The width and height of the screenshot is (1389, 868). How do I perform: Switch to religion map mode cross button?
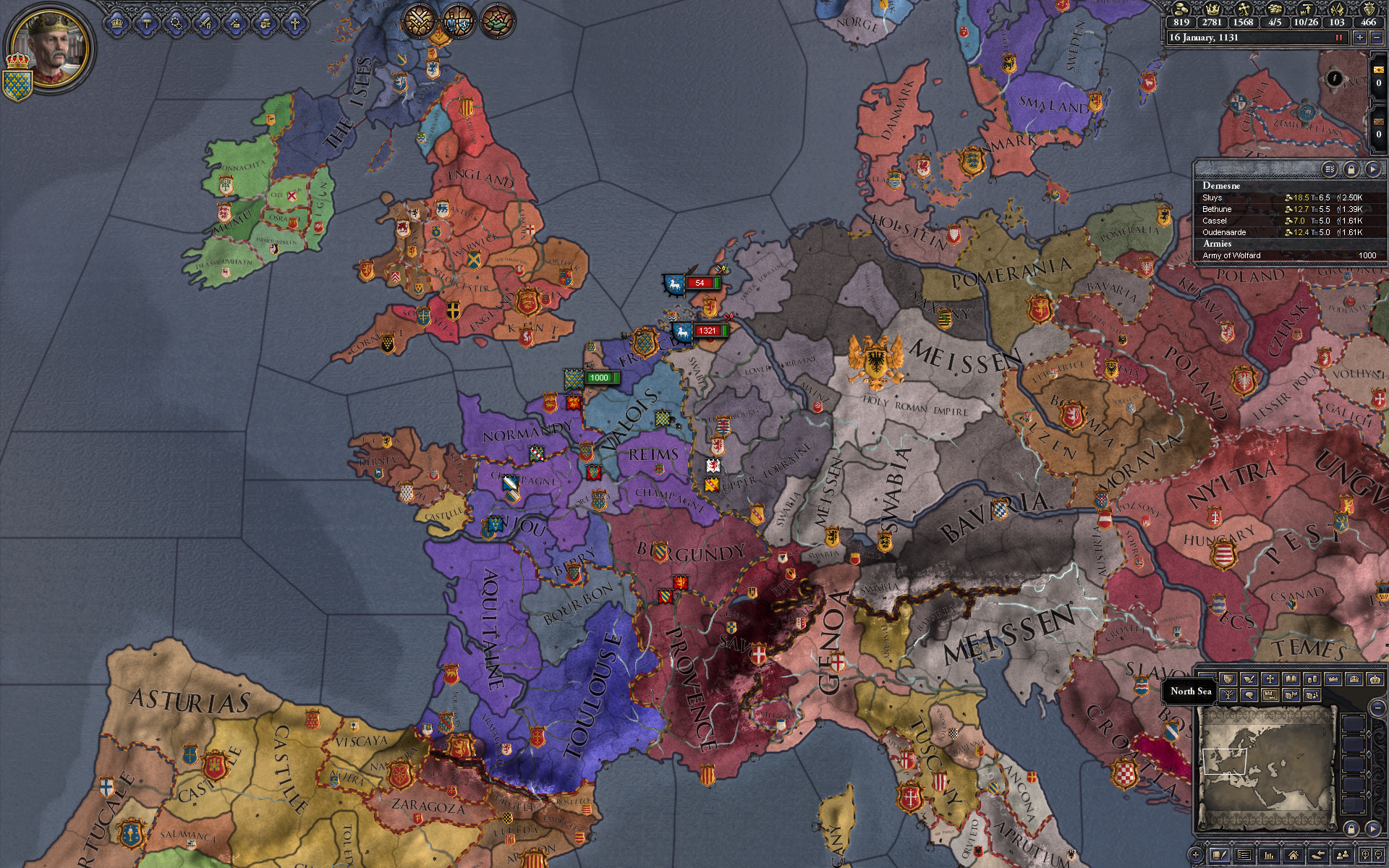1270,679
